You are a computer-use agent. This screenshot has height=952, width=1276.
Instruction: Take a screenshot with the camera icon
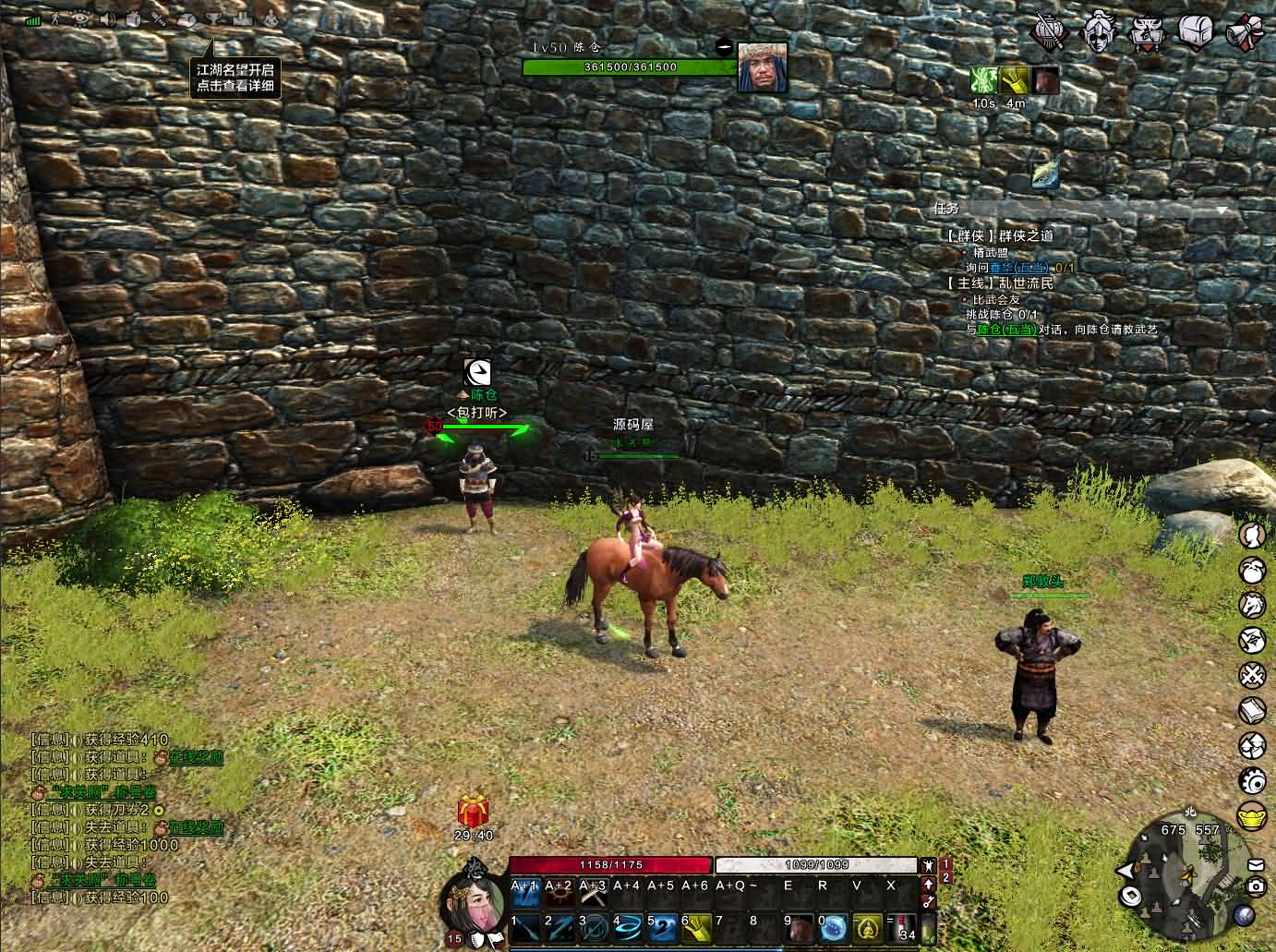click(x=1256, y=886)
